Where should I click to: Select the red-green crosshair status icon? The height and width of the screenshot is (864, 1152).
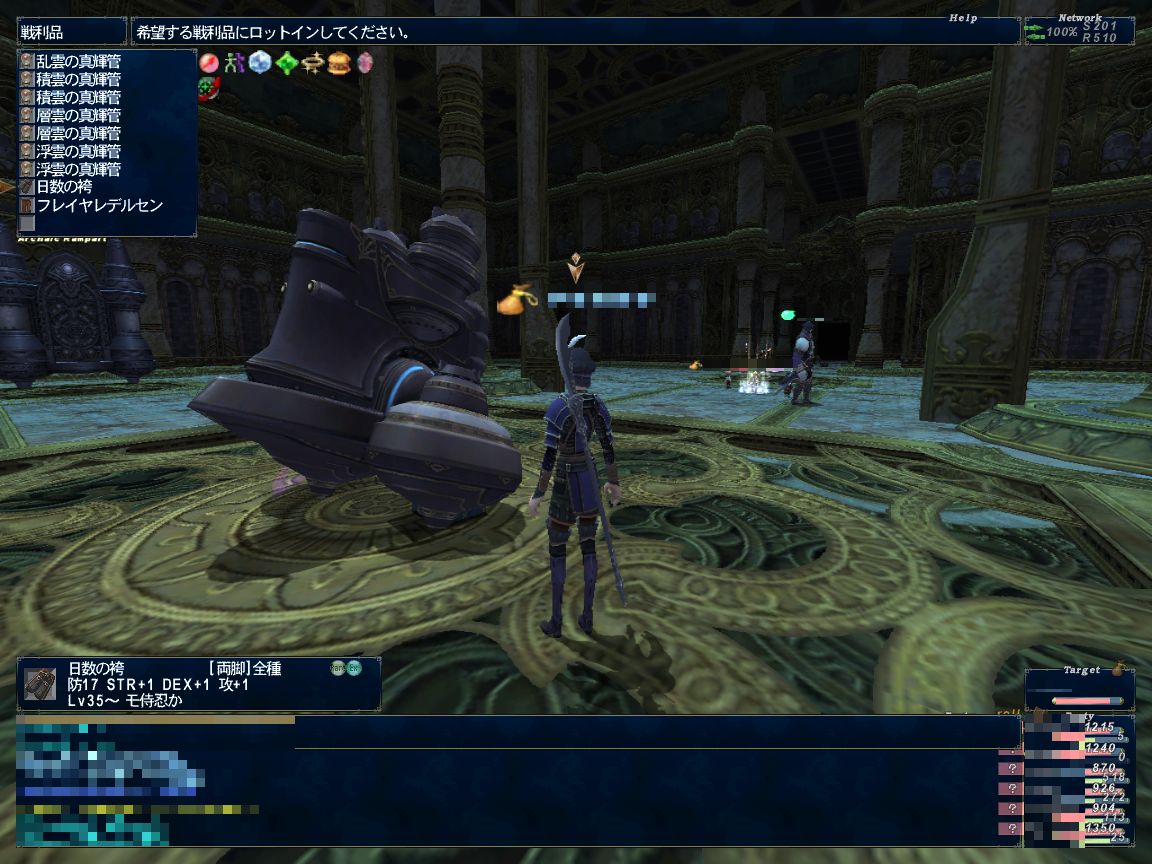(209, 87)
